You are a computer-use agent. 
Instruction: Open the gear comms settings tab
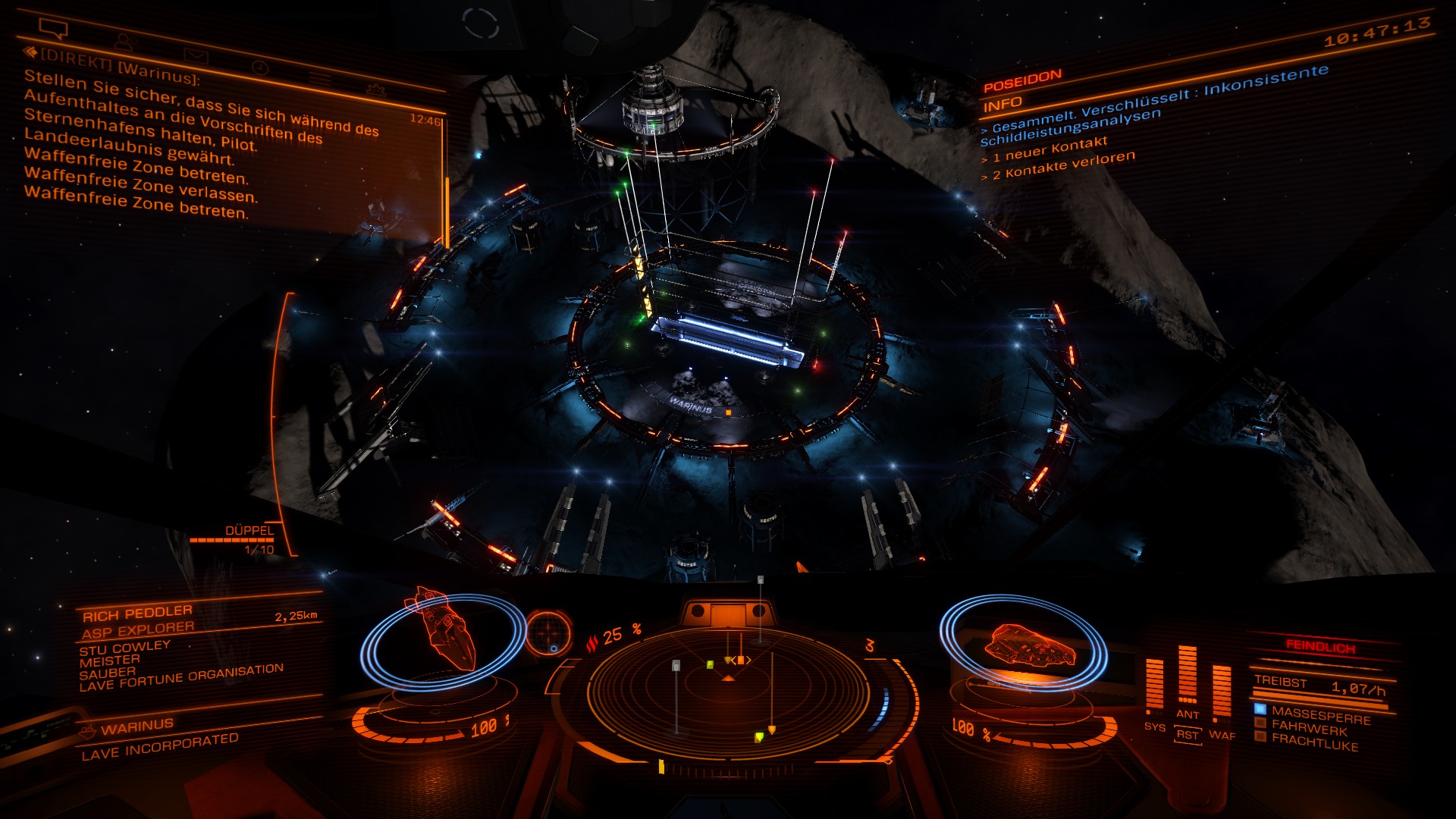375,89
